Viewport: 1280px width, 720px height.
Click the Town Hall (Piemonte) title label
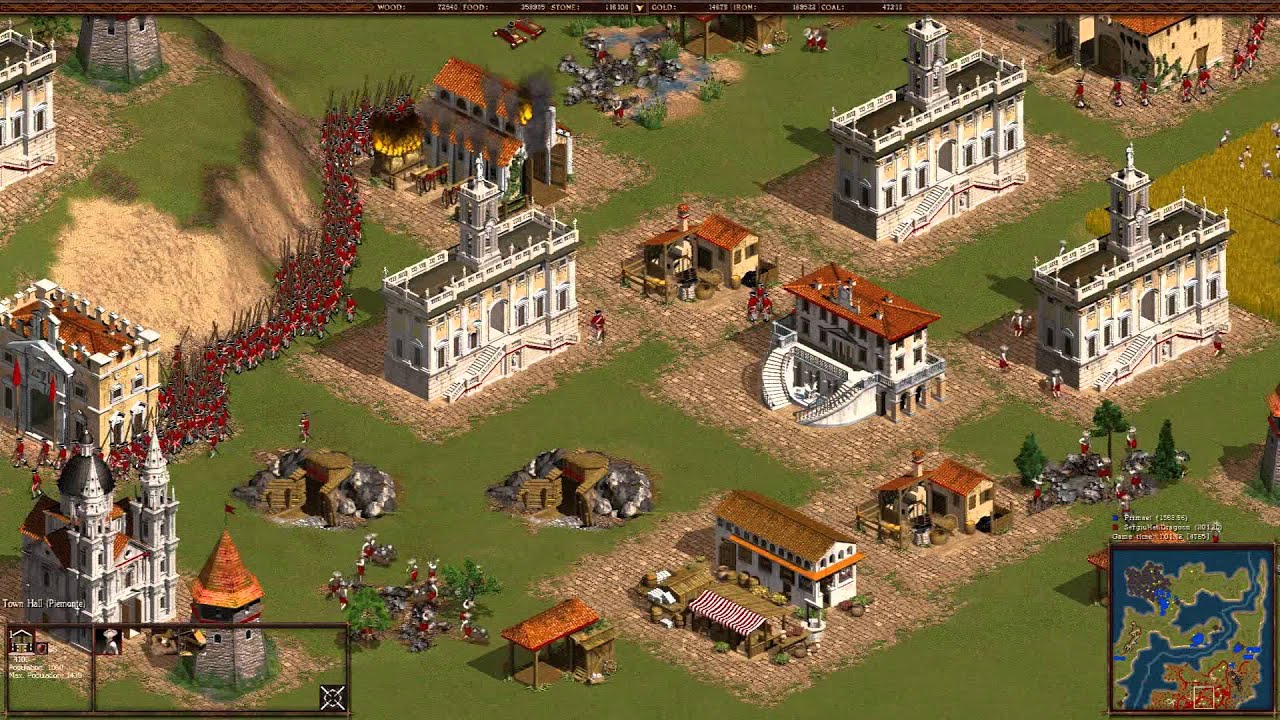click(45, 603)
